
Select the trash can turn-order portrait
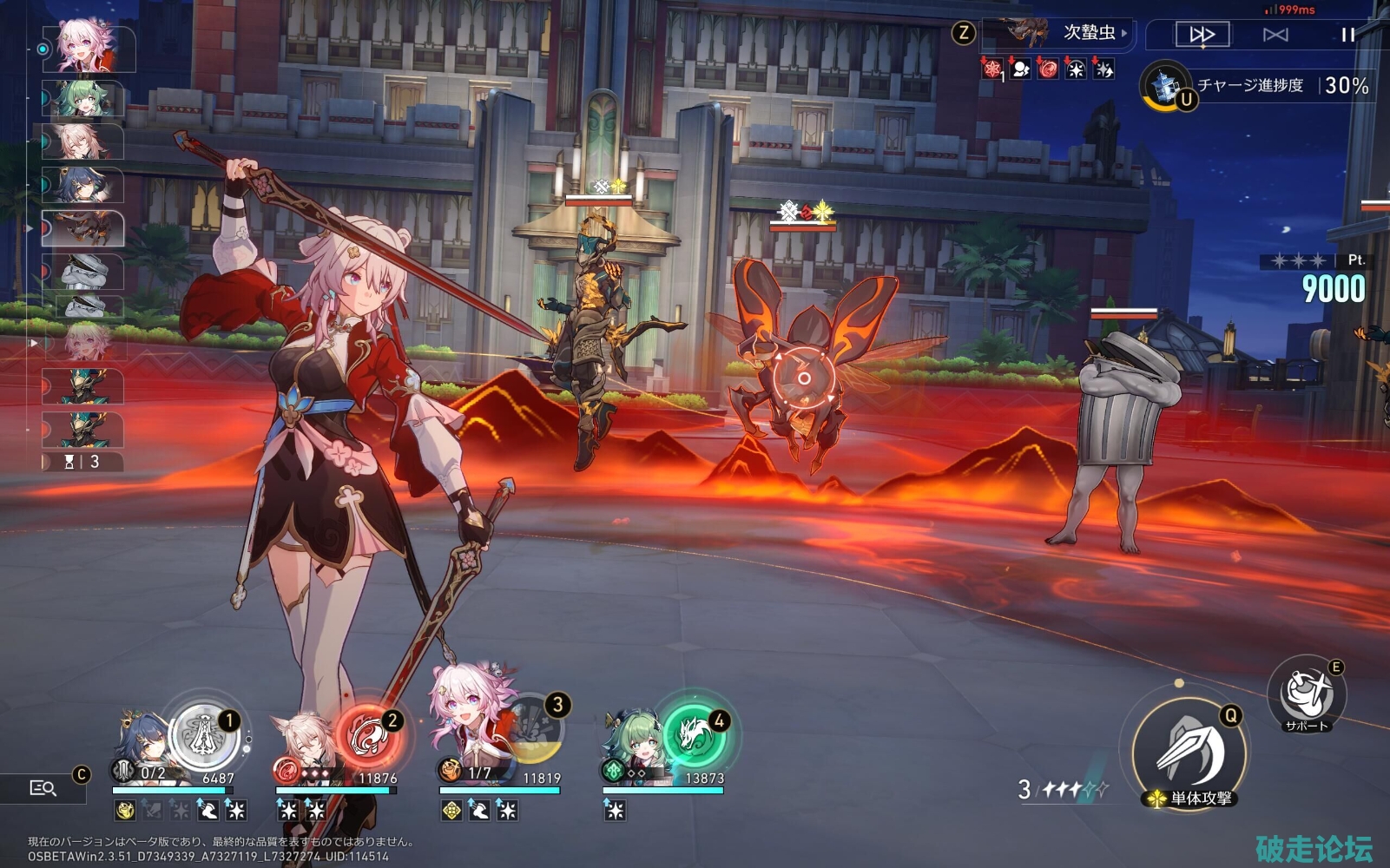tap(85, 271)
